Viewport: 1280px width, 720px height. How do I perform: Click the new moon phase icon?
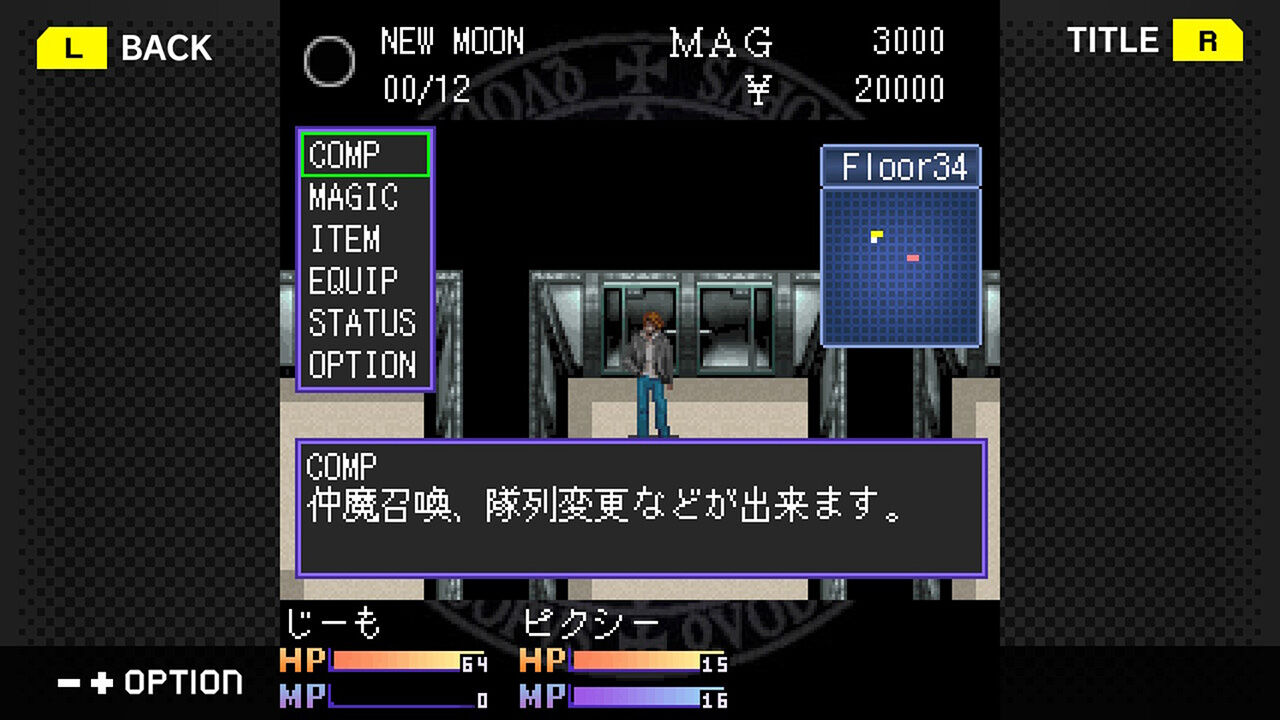tap(330, 62)
